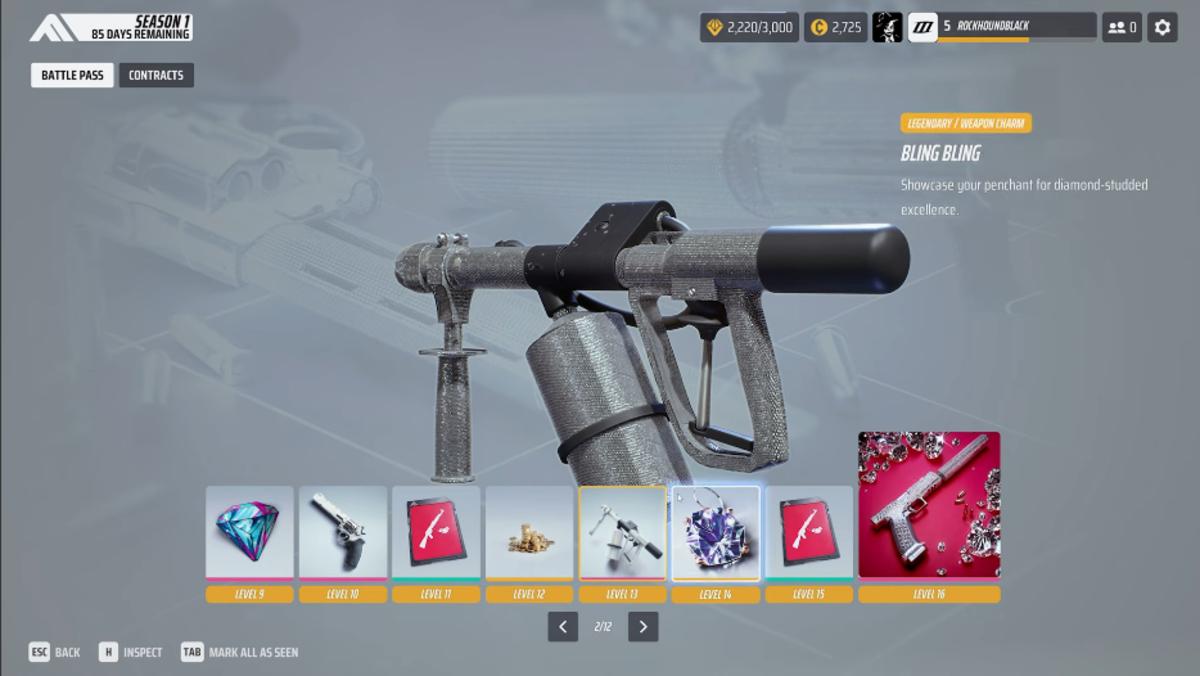
Task: Go to the next rewards page
Action: [x=643, y=627]
